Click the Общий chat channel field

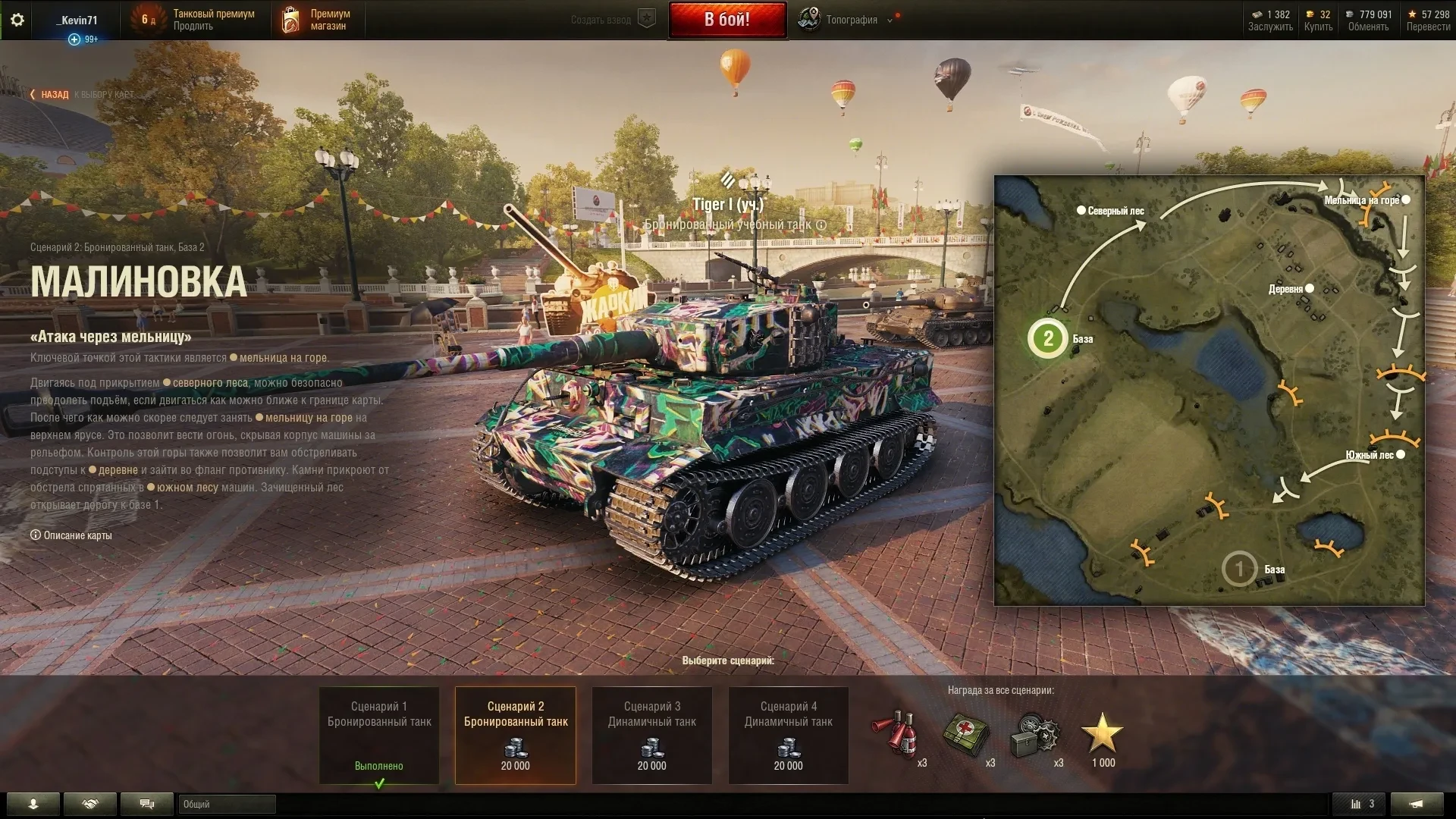(x=227, y=804)
